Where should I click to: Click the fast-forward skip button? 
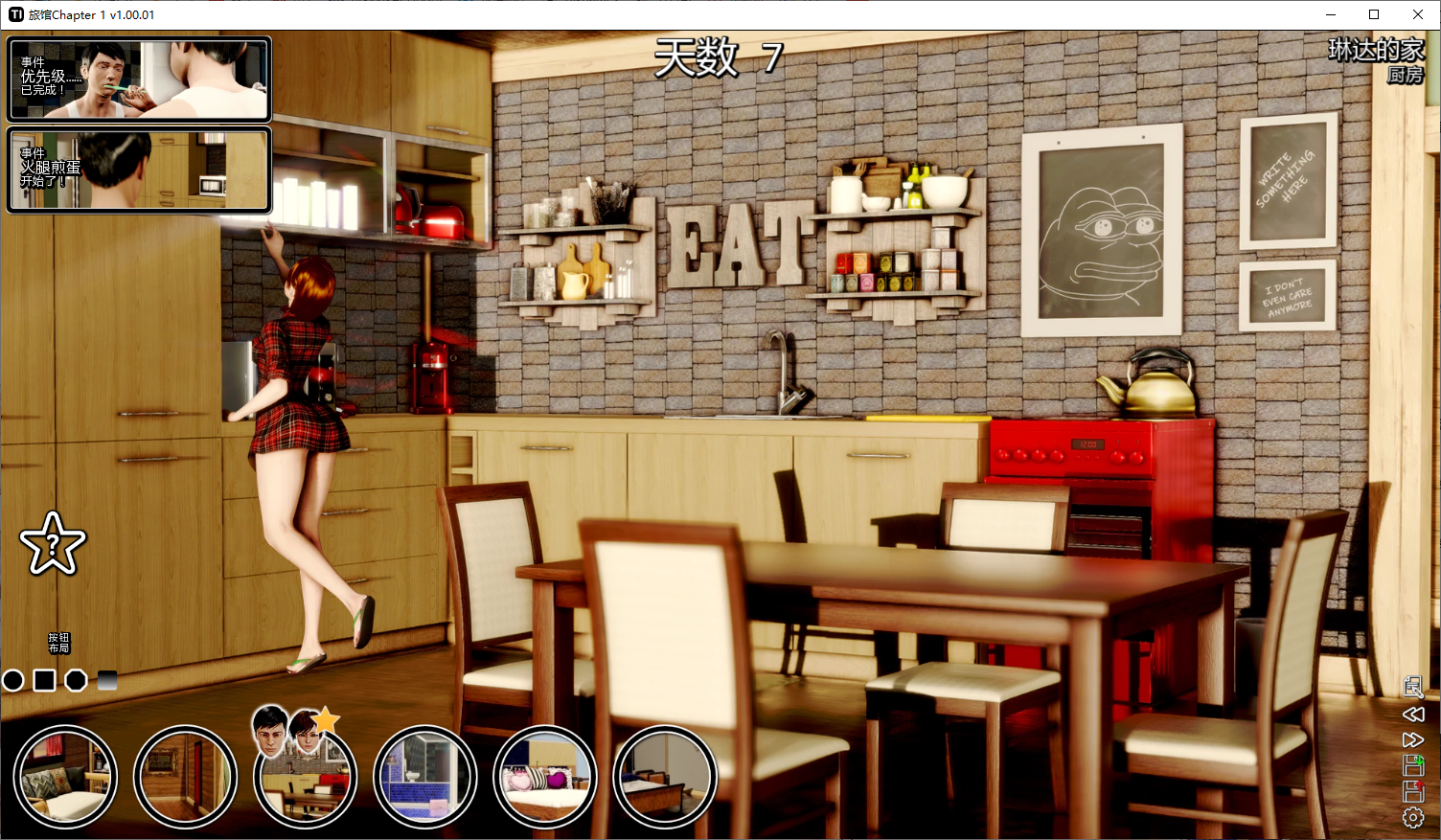click(x=1413, y=739)
